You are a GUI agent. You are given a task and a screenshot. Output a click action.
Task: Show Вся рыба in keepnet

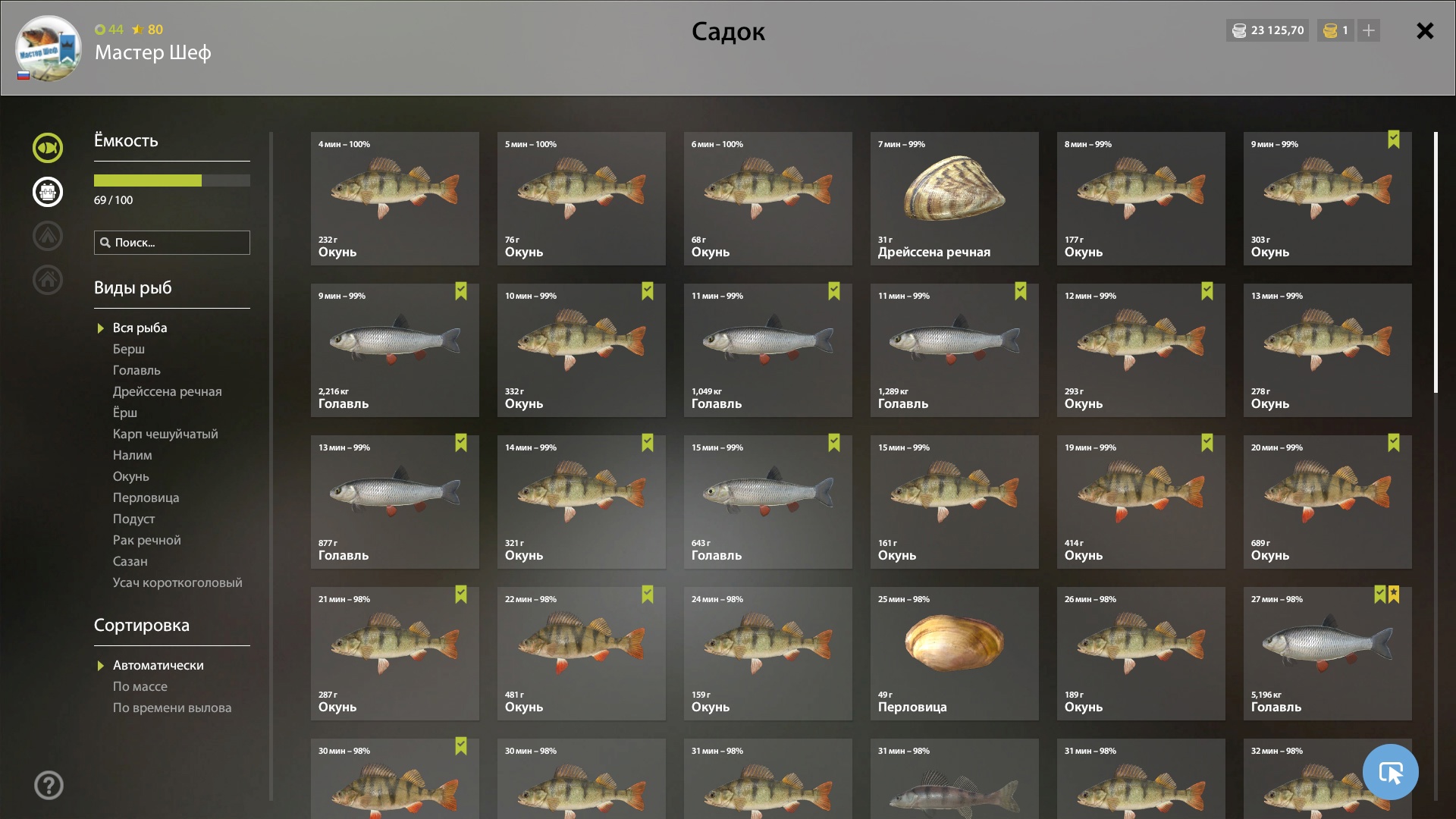coord(140,328)
